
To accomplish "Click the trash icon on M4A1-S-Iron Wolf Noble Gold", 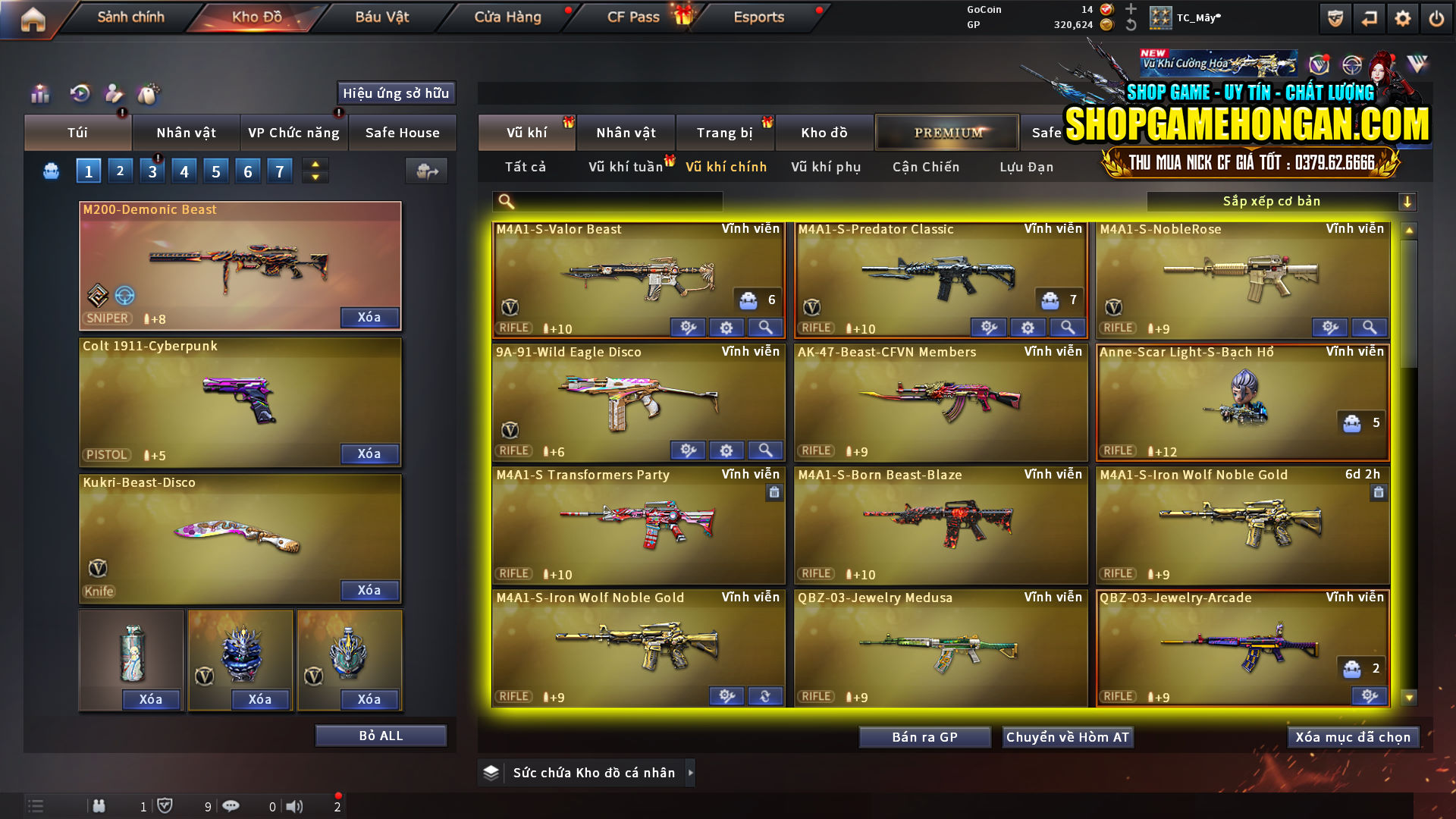I will pyautogui.click(x=1379, y=493).
